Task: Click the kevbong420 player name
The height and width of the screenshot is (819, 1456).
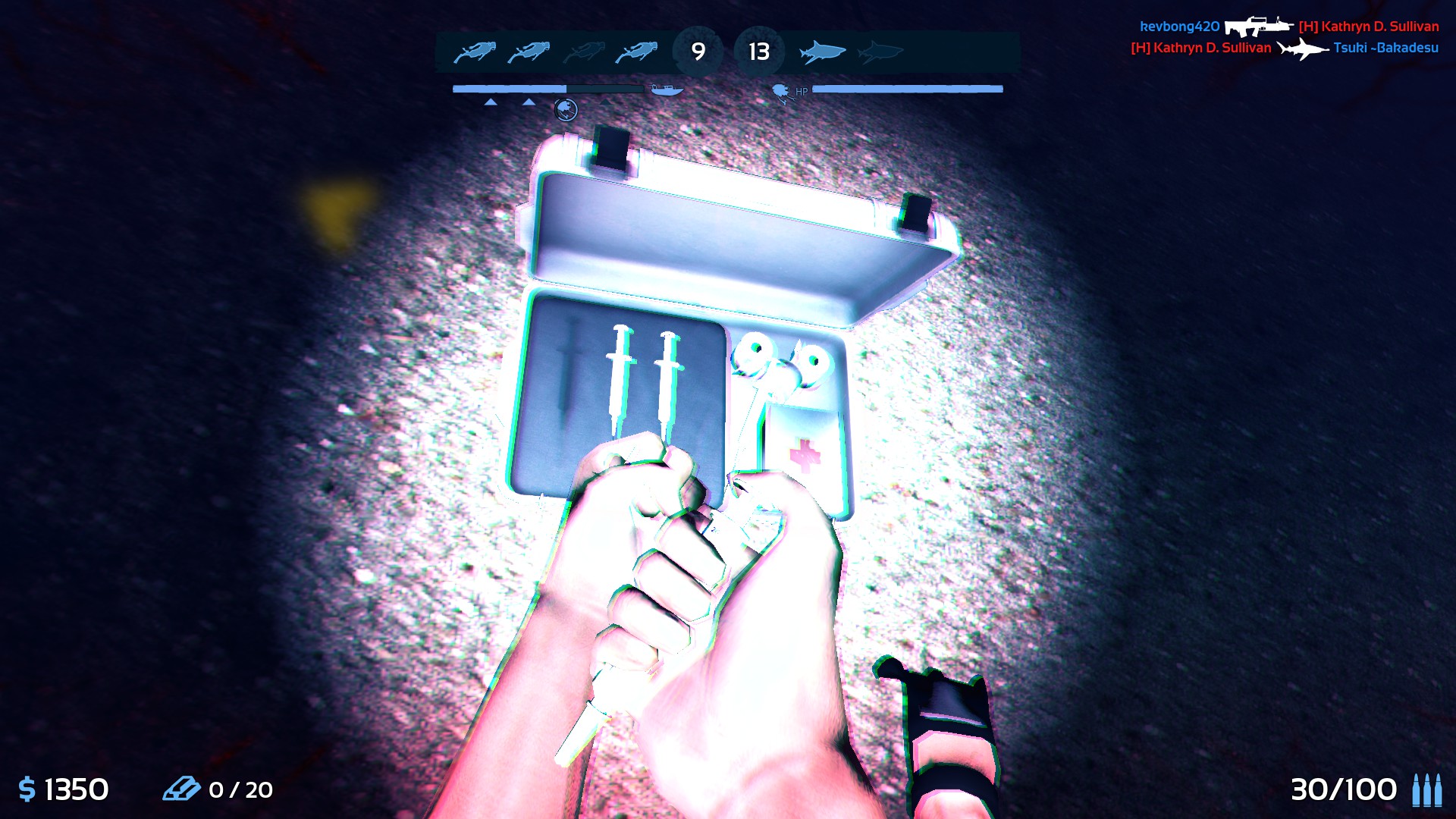Action: (1180, 27)
